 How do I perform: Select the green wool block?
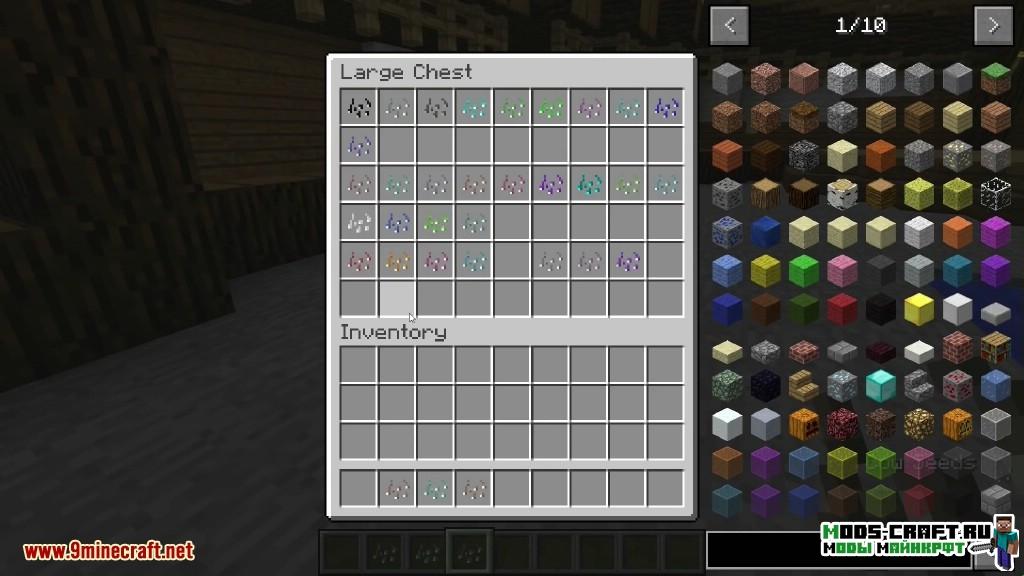coord(803,270)
